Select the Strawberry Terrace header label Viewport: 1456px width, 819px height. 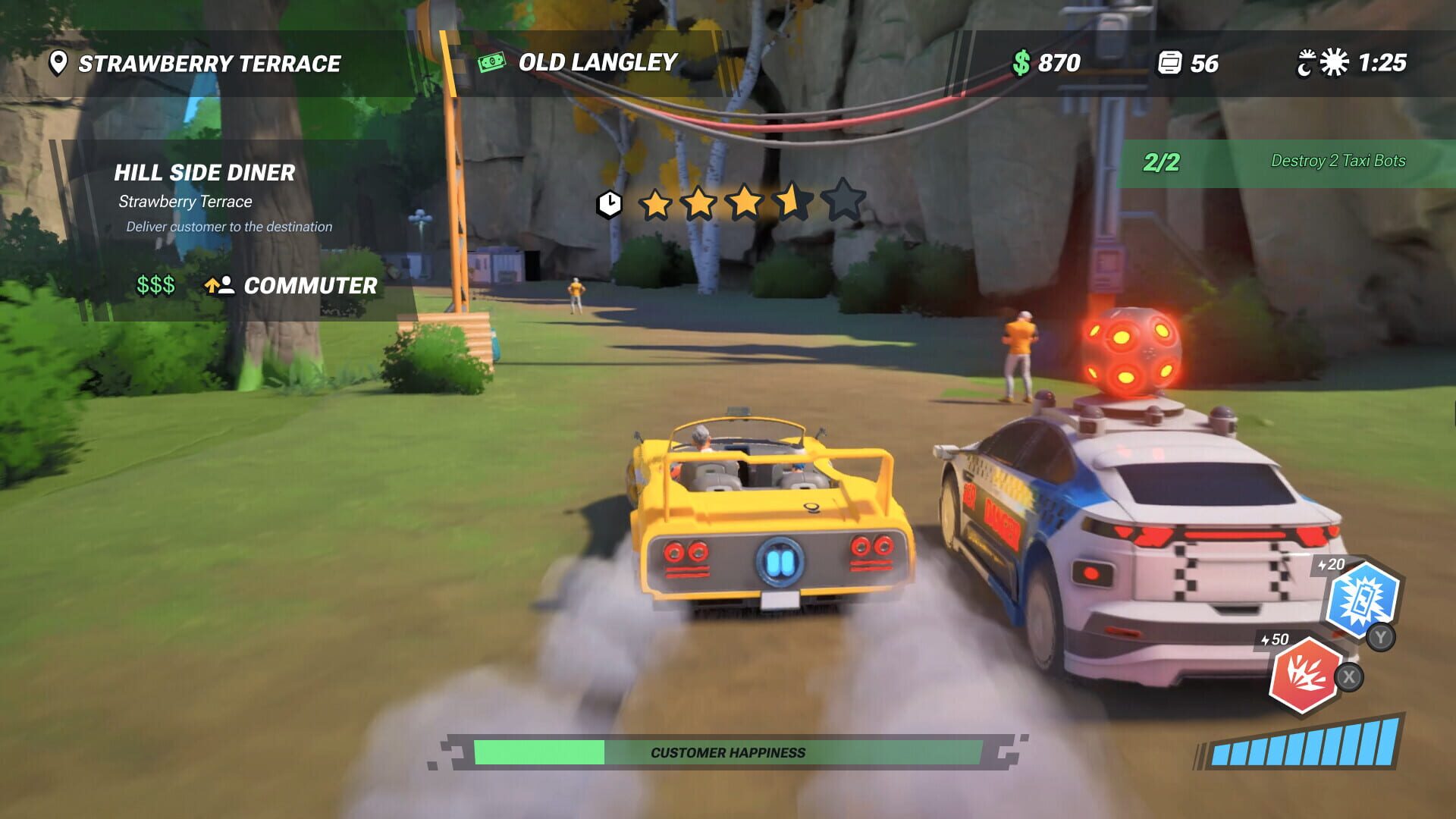[210, 64]
